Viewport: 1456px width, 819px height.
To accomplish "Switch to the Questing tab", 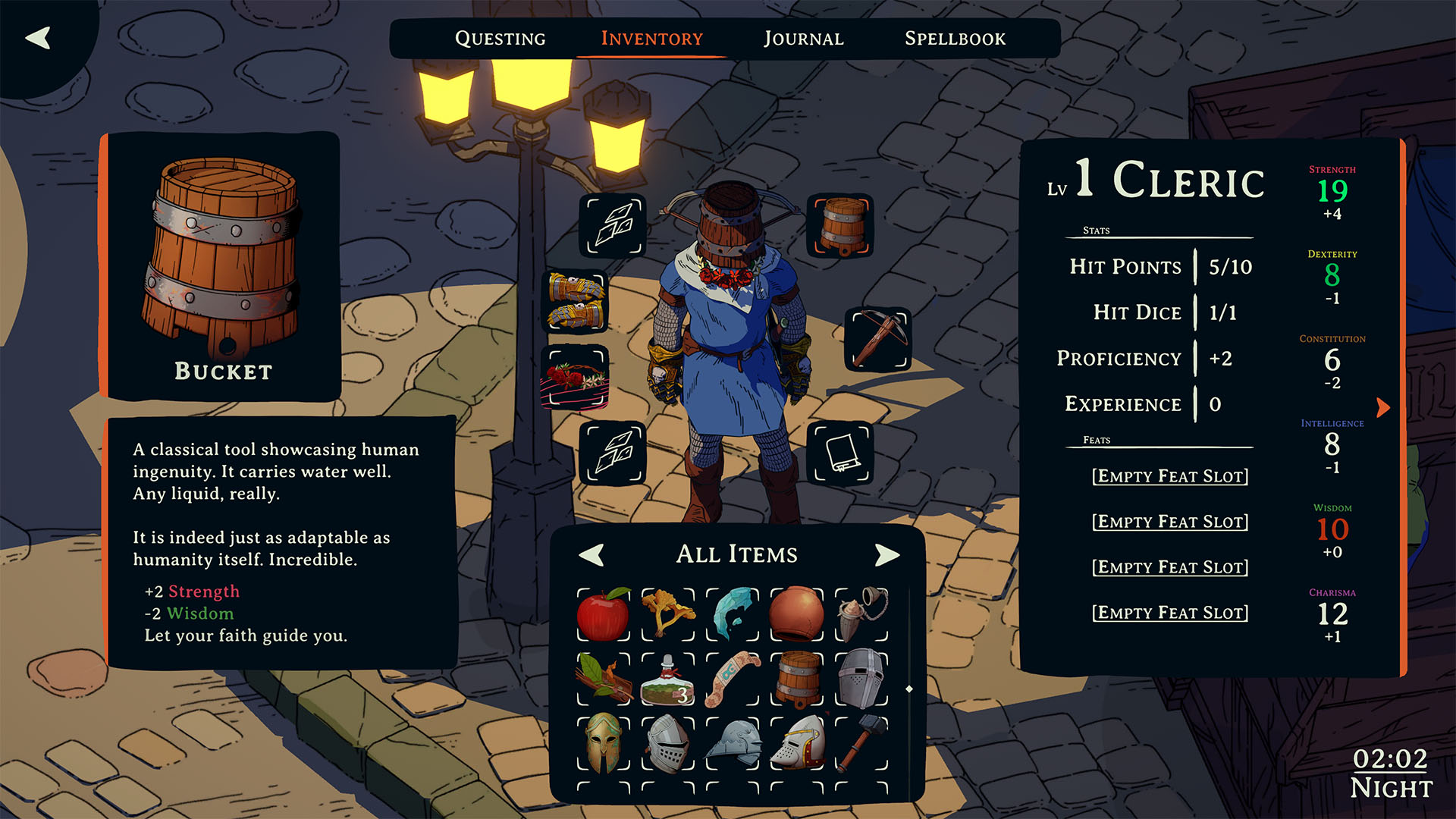I will [x=500, y=39].
